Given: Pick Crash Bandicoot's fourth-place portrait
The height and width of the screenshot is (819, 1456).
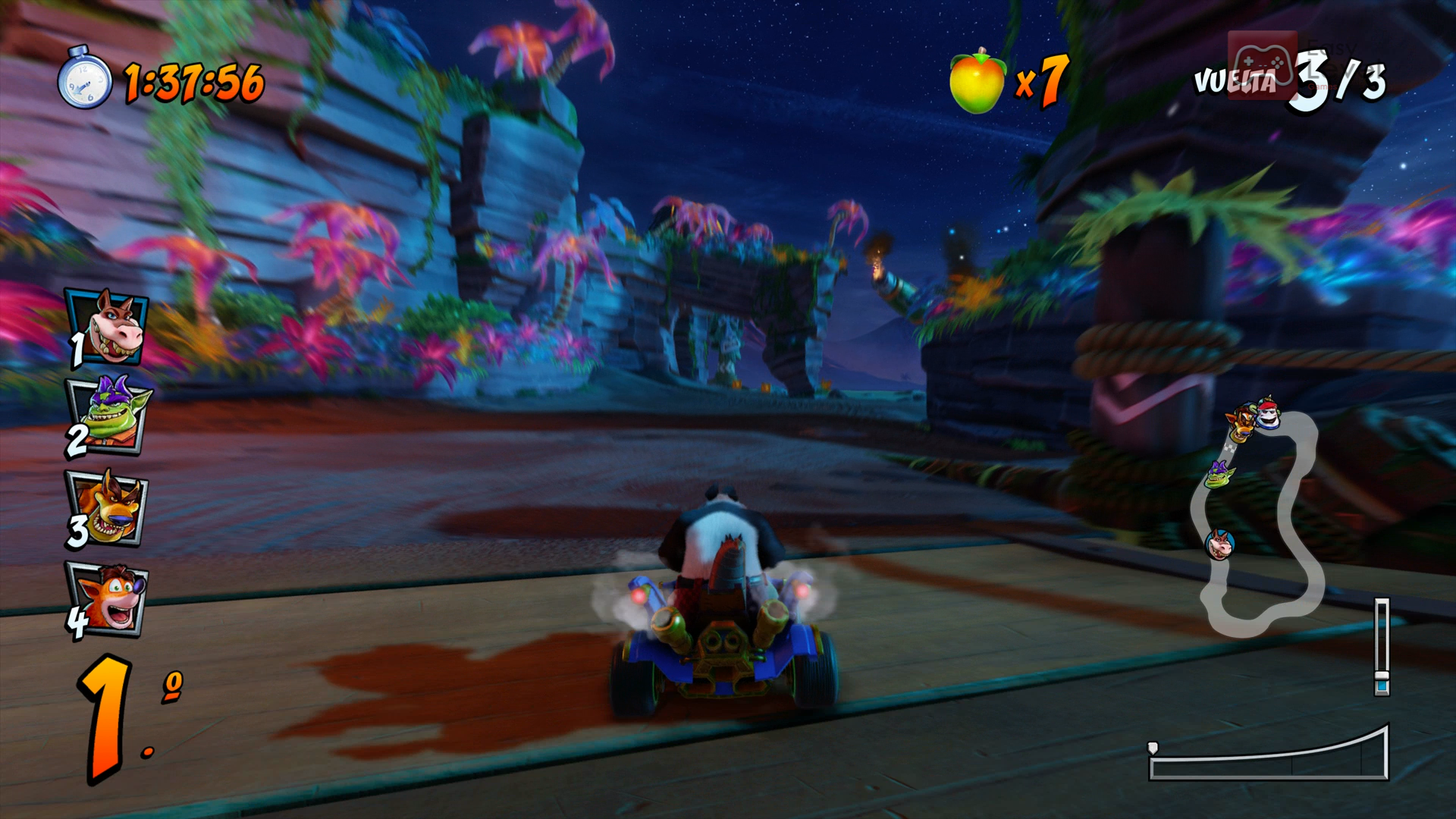Looking at the screenshot, I should click(x=110, y=598).
